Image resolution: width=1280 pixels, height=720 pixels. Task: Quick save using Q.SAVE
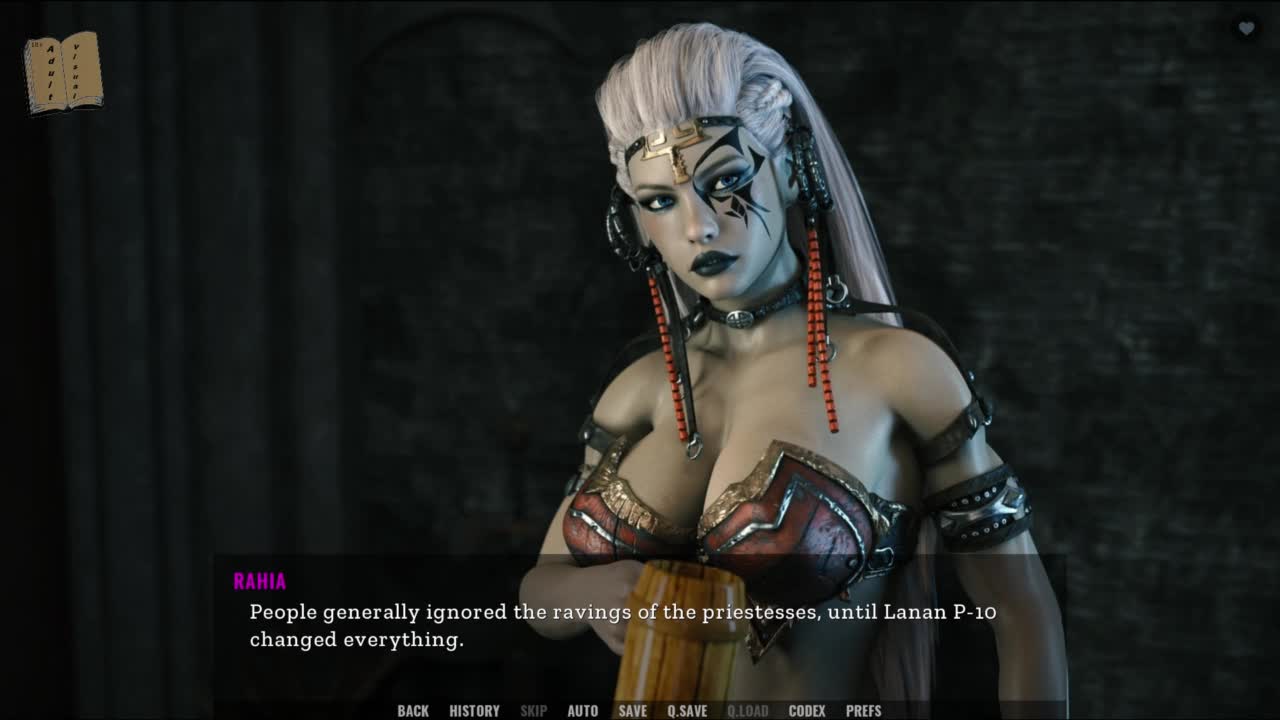[687, 711]
